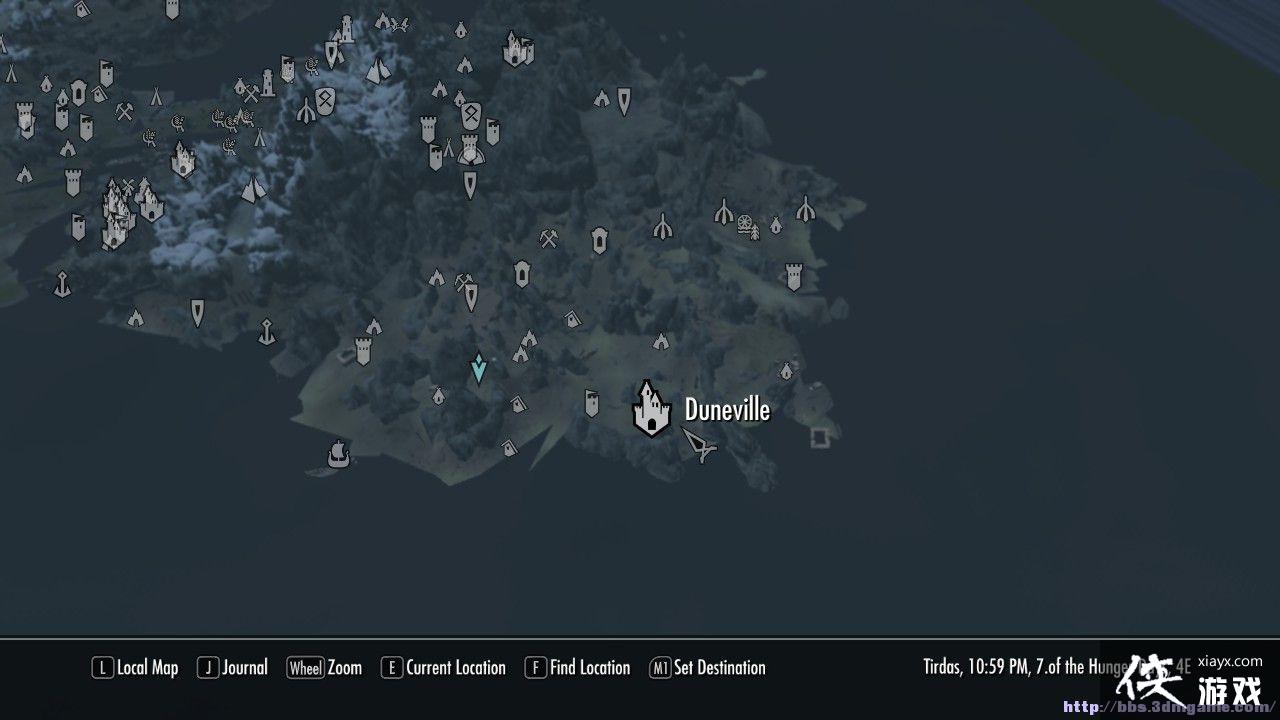Open the Local Map

(136, 667)
